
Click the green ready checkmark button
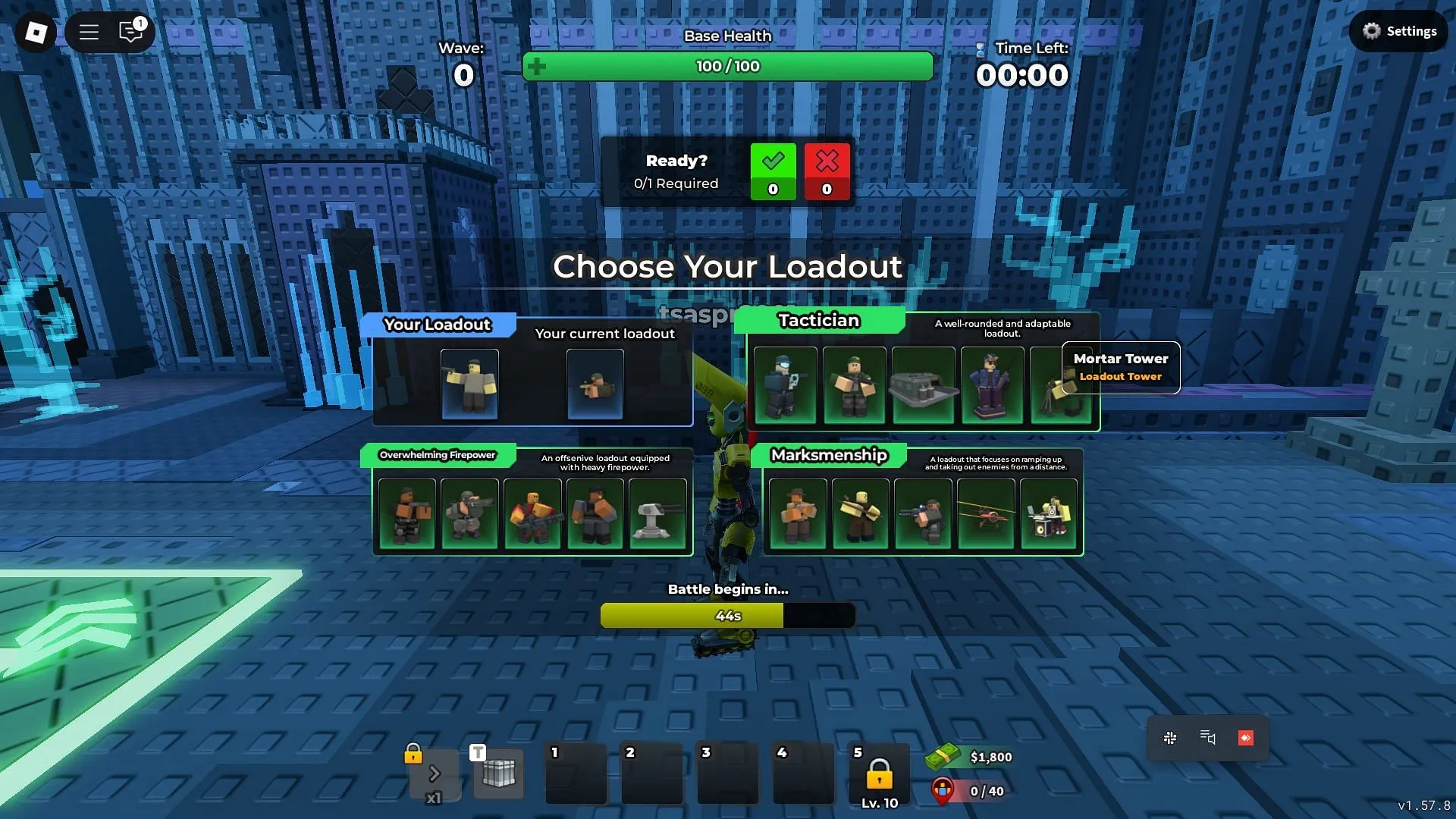coord(773,171)
